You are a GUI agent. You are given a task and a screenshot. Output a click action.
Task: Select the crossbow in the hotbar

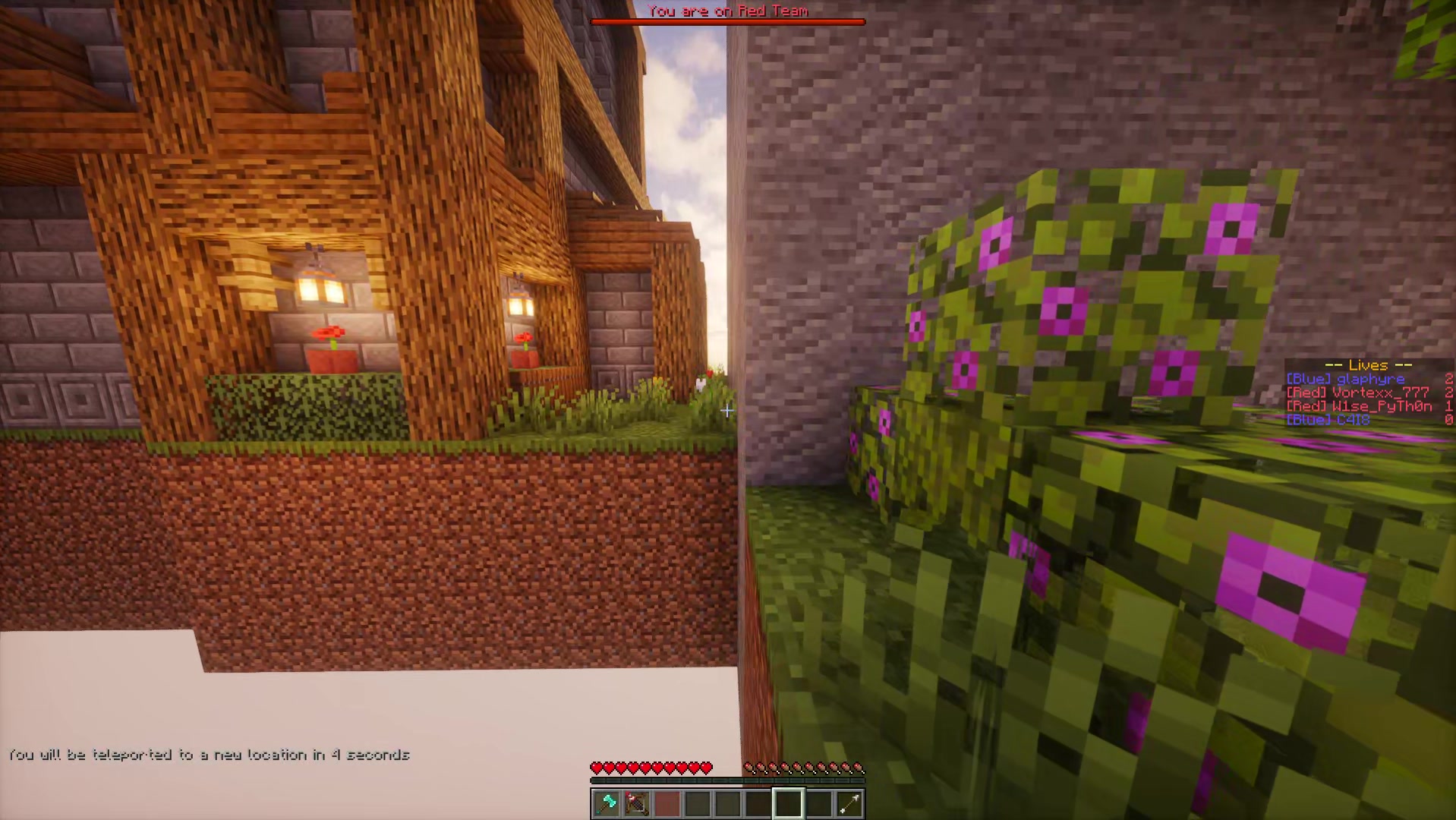(x=636, y=803)
